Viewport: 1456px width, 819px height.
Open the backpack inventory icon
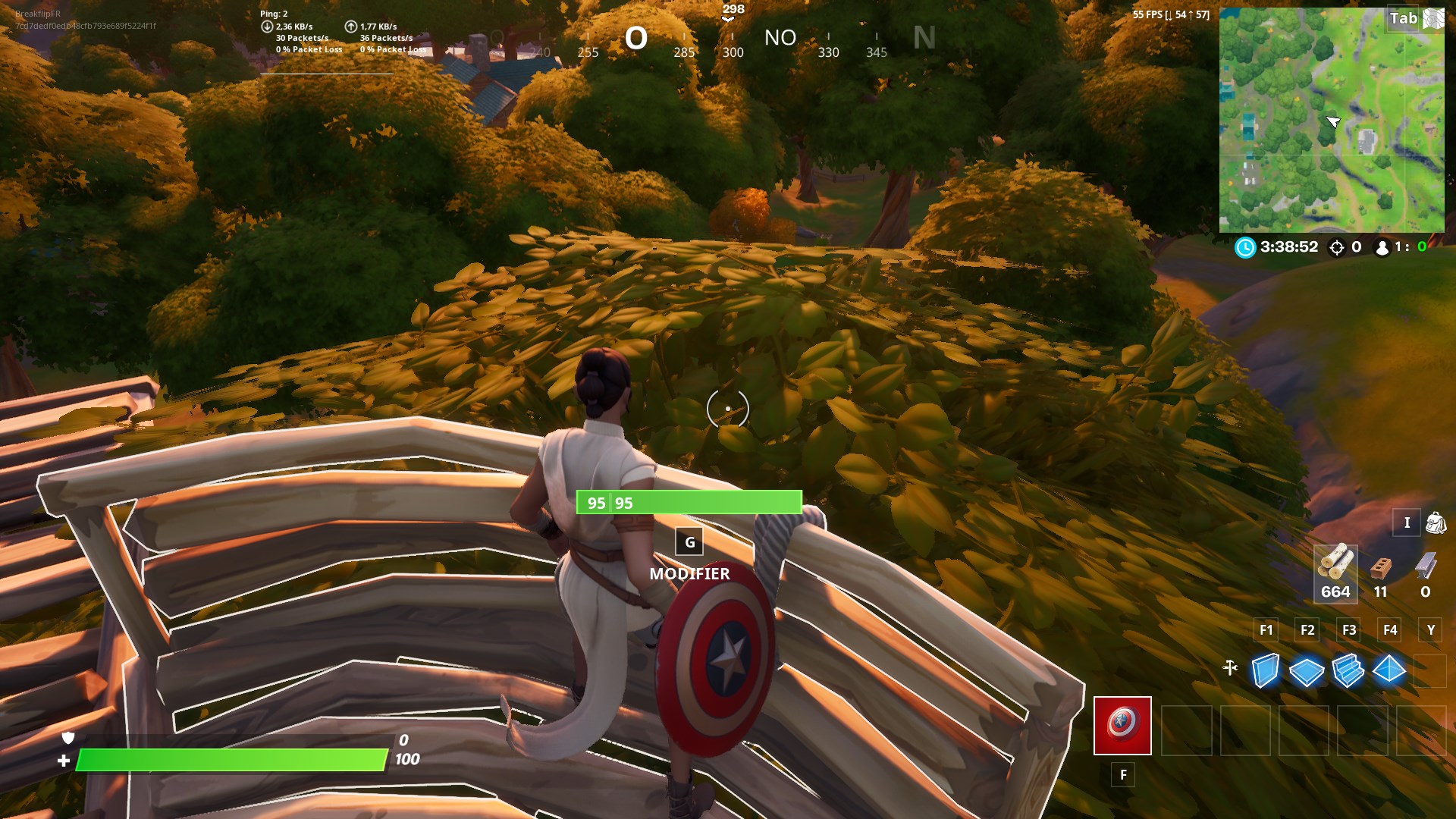1436,522
